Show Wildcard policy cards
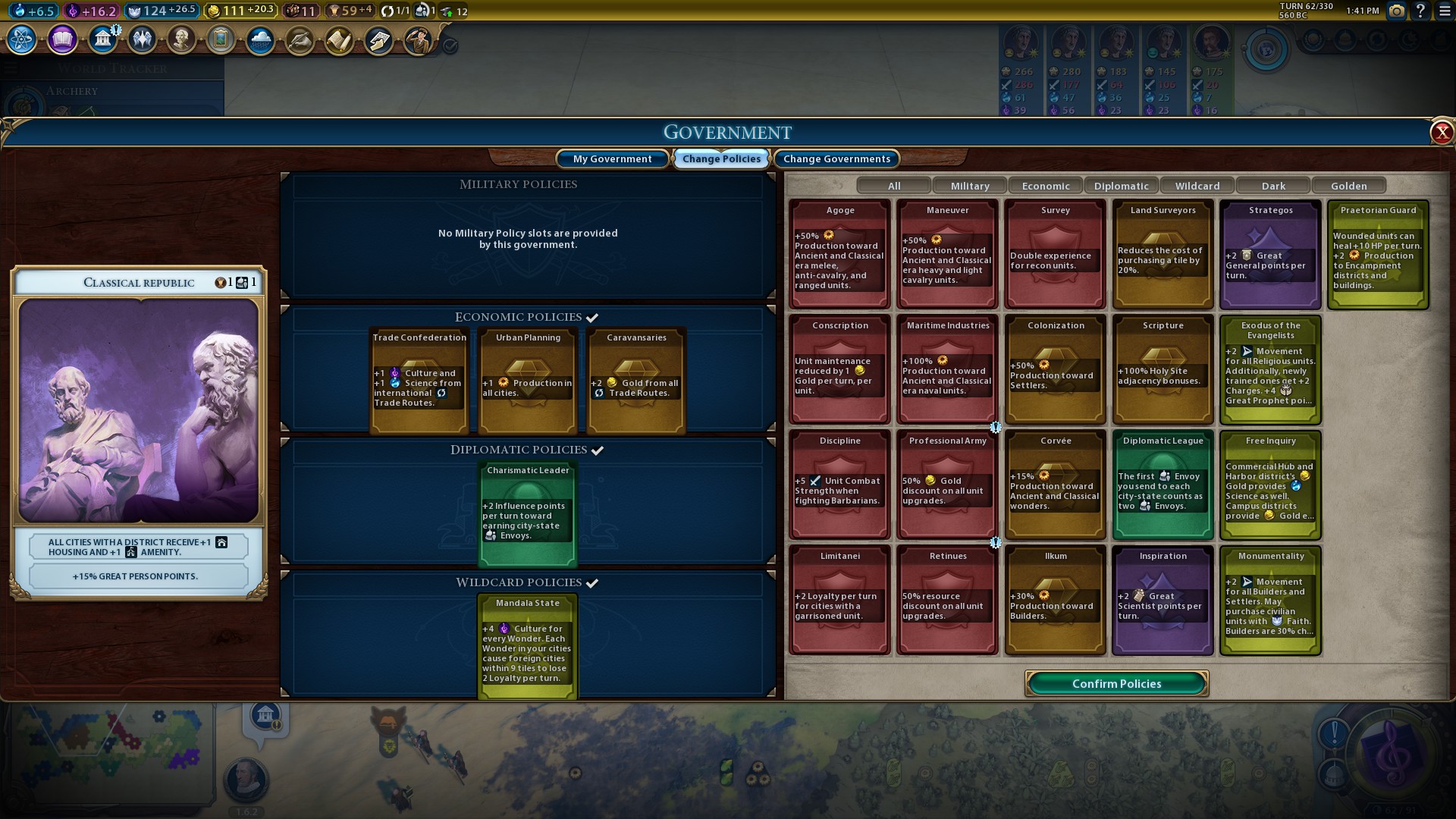Viewport: 1456px width, 819px height. coord(1197,186)
